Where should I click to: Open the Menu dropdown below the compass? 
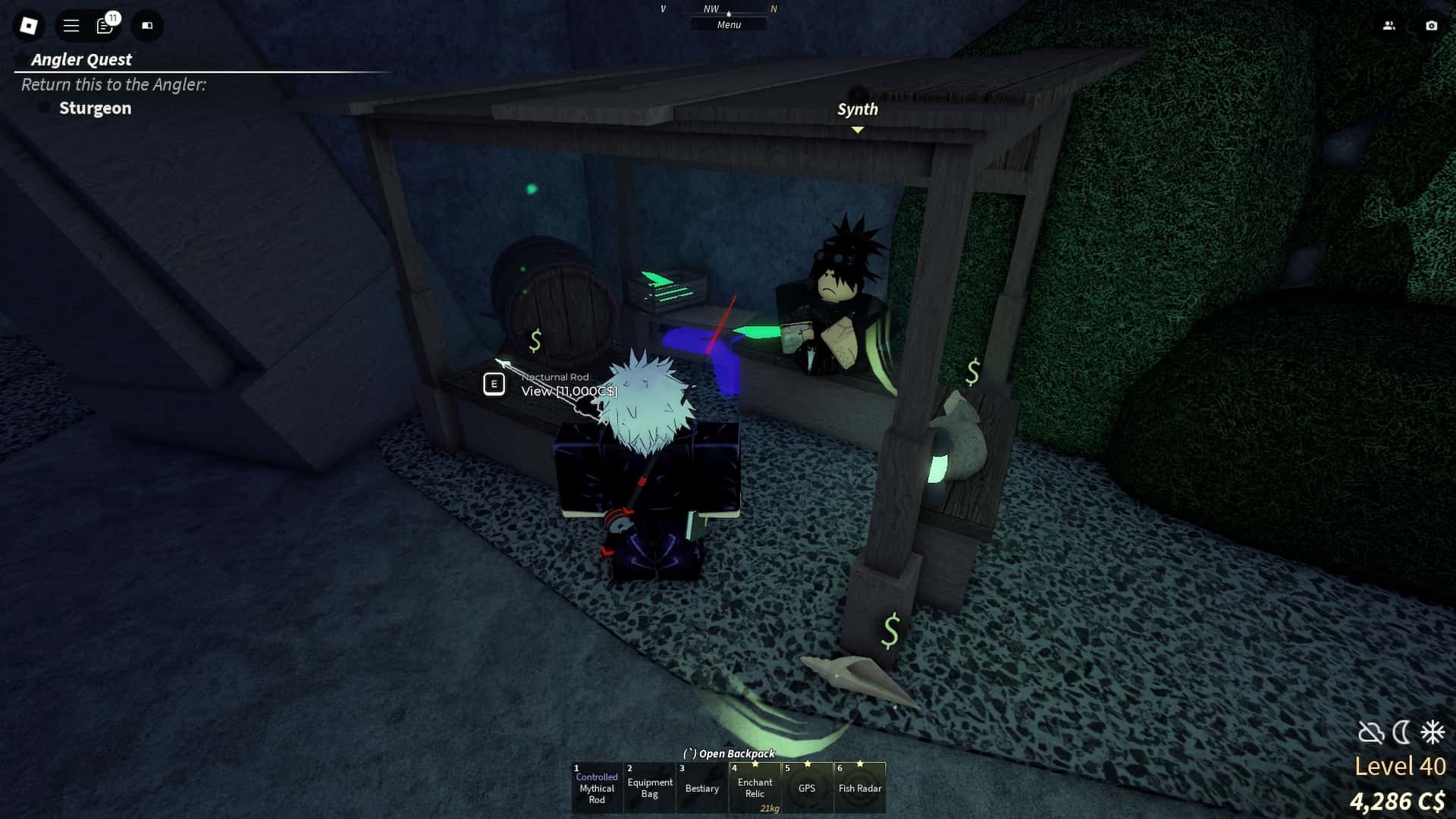pyautogui.click(x=728, y=24)
